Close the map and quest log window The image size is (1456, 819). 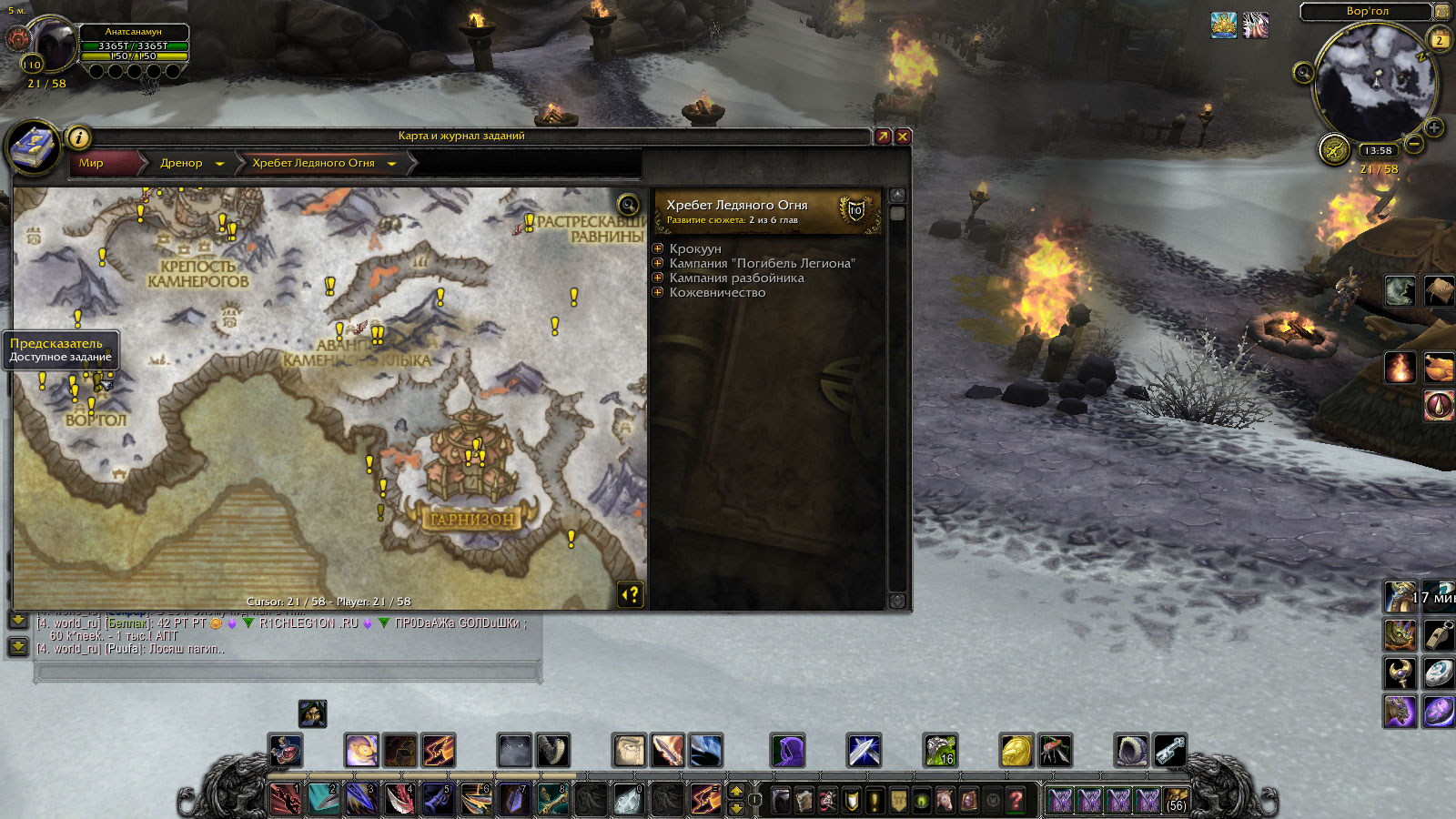click(903, 136)
